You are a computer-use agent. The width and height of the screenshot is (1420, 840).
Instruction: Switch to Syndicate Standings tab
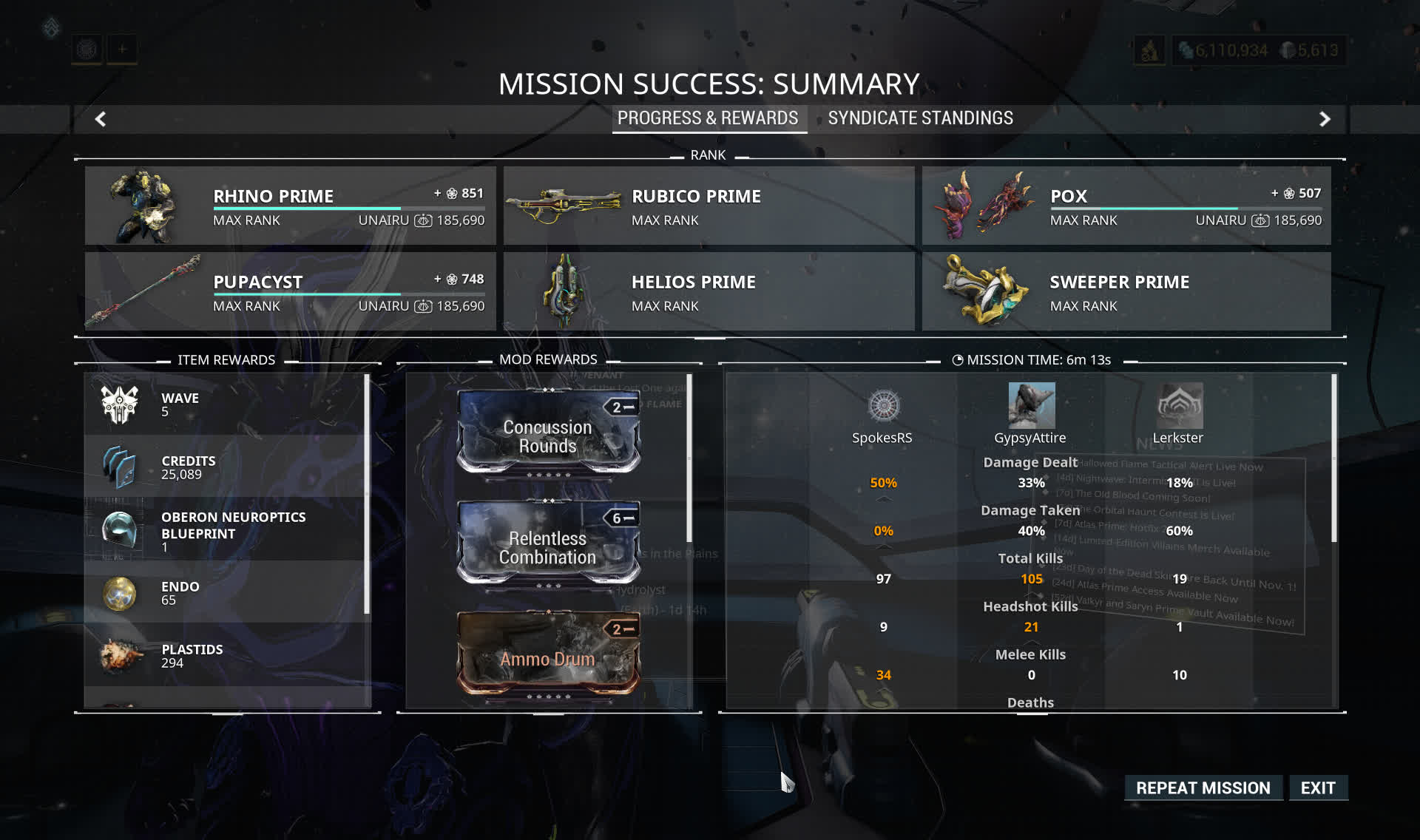pyautogui.click(x=920, y=118)
